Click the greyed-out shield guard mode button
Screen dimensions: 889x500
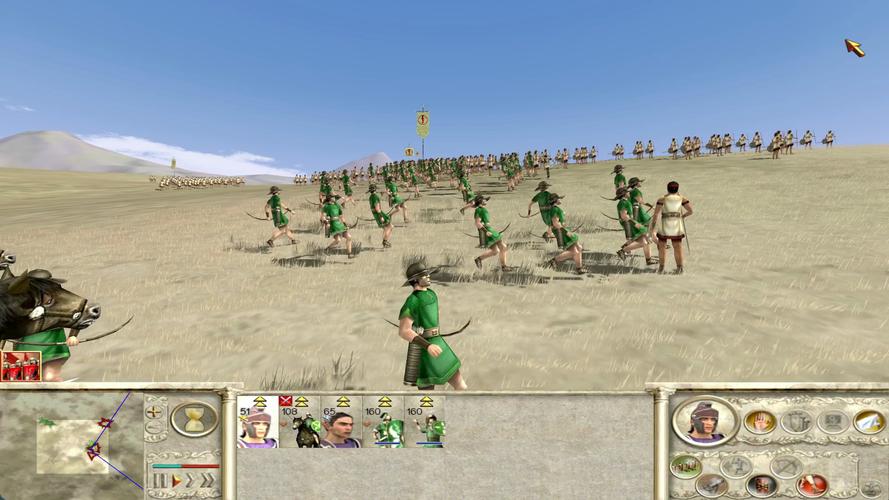click(x=796, y=421)
